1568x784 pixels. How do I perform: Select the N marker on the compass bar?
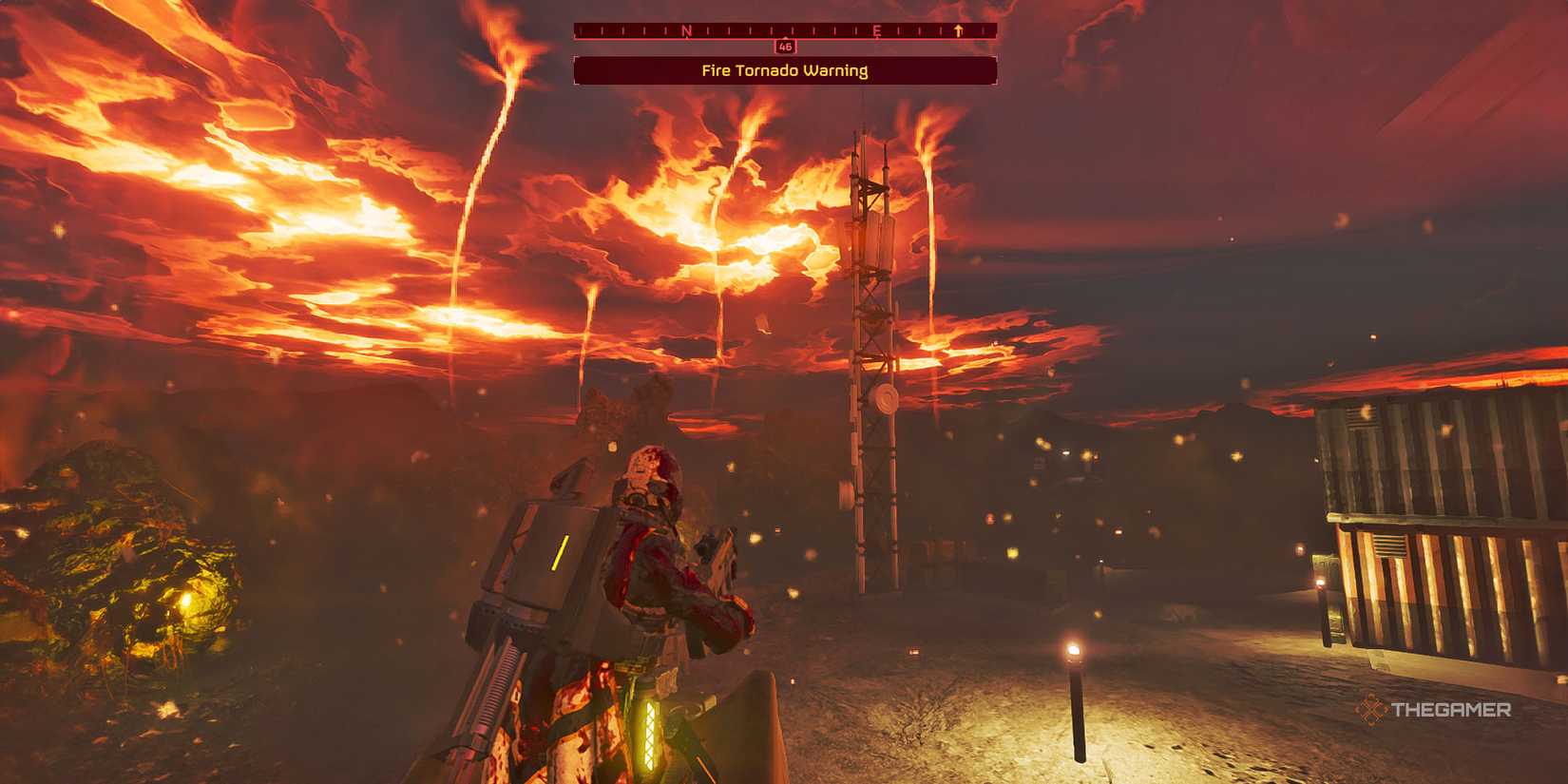click(x=686, y=29)
